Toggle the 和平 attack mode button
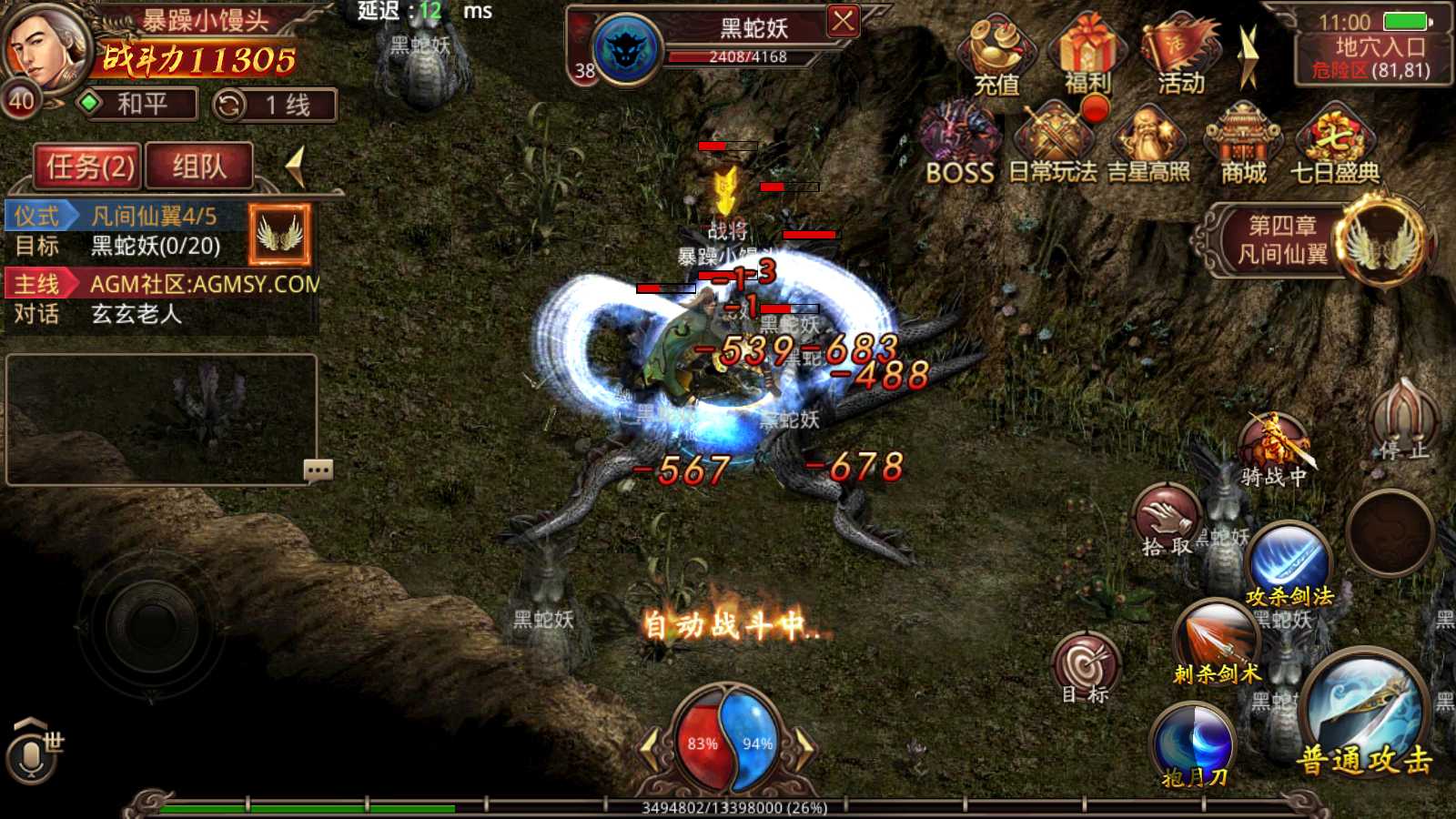Viewport: 1456px width, 819px height. (138, 105)
